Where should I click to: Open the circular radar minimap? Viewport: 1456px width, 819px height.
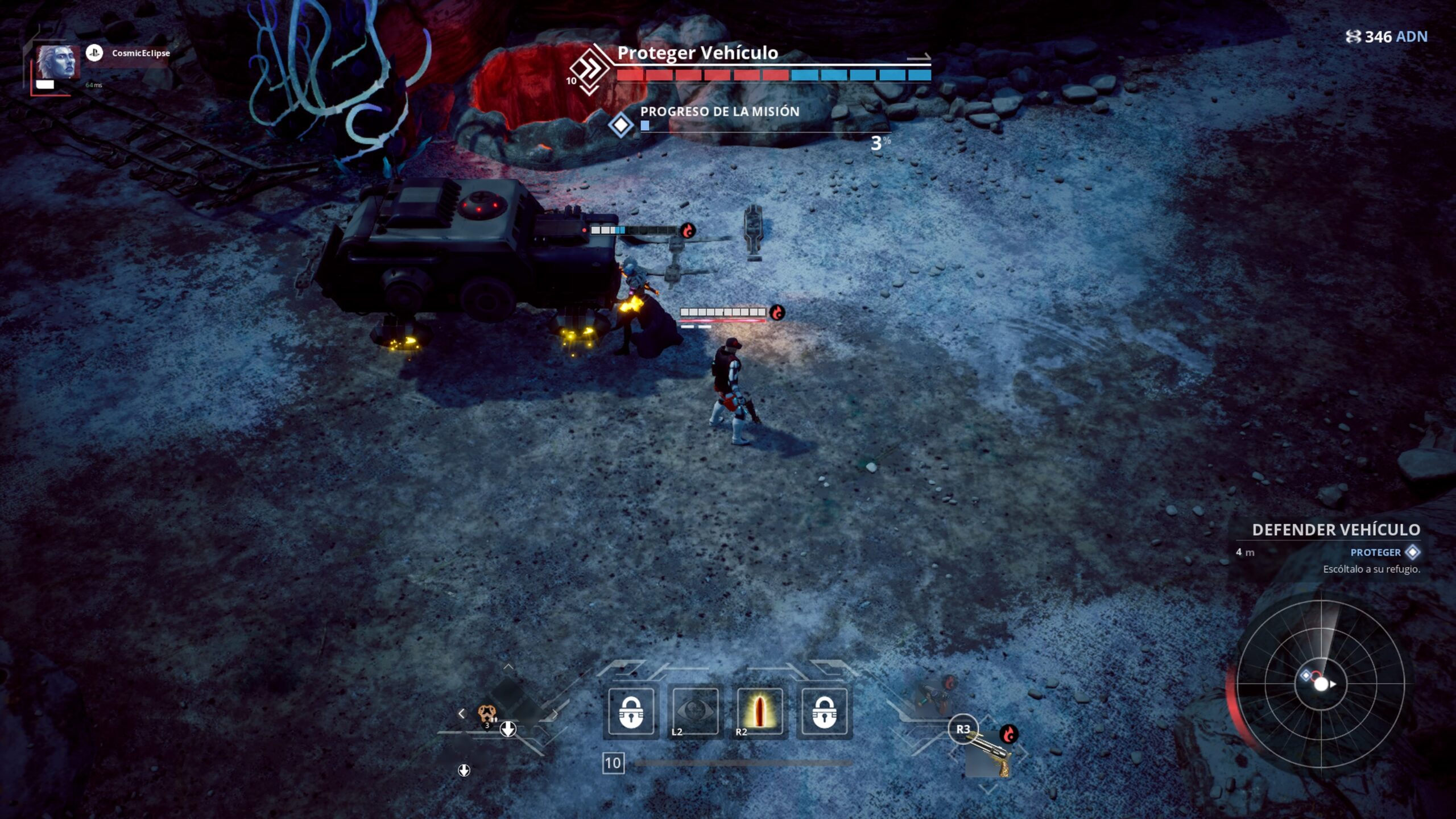click(x=1320, y=684)
